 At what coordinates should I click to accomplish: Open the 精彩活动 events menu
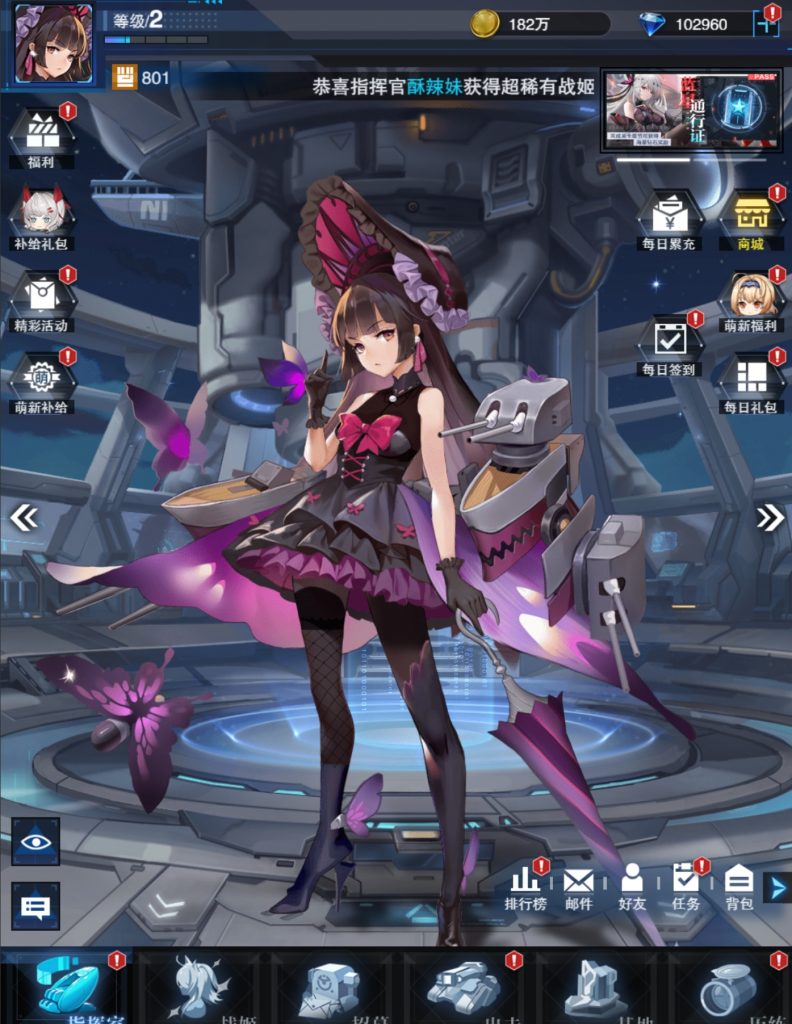click(42, 298)
